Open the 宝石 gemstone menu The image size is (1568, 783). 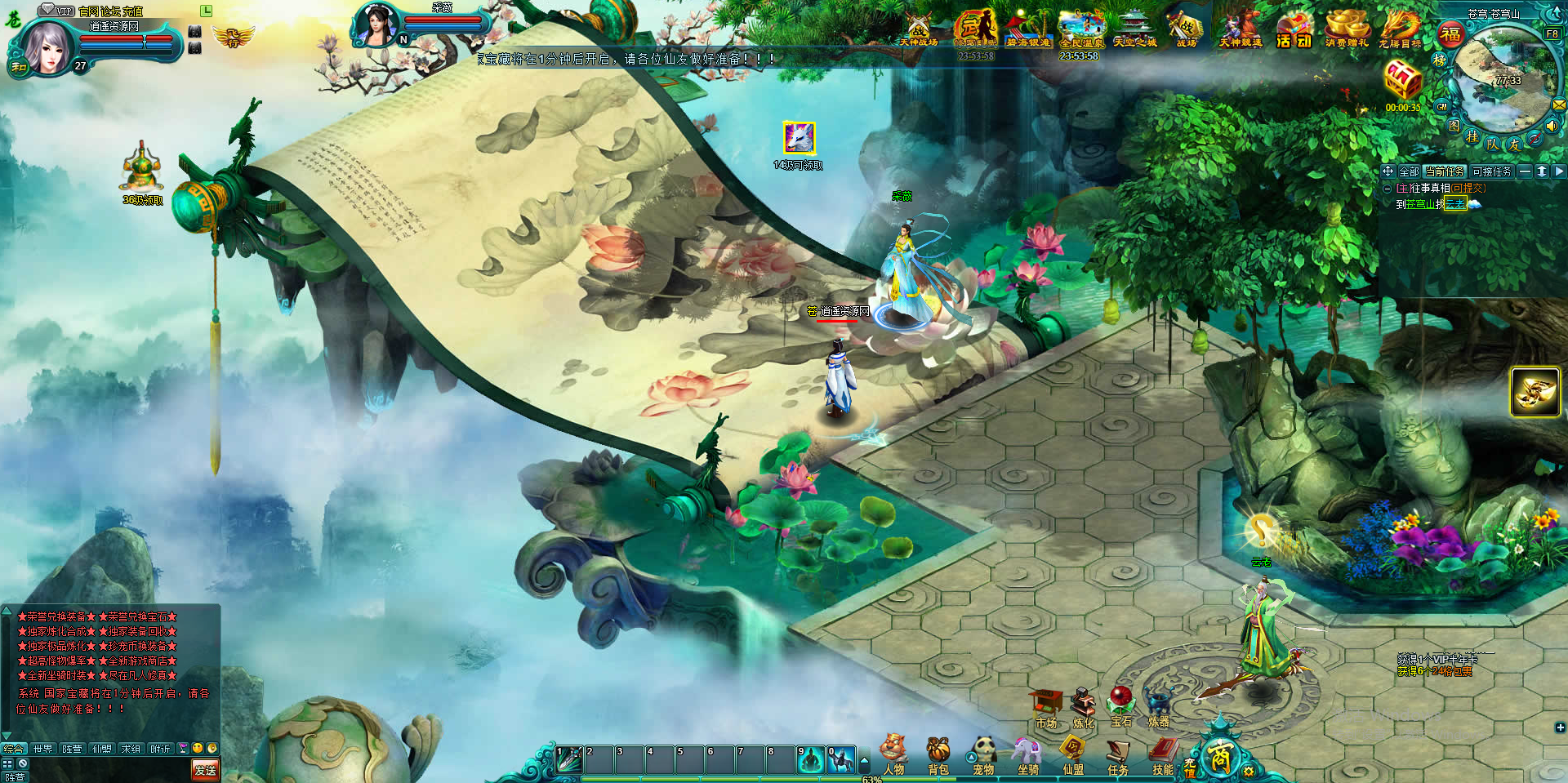[1121, 707]
